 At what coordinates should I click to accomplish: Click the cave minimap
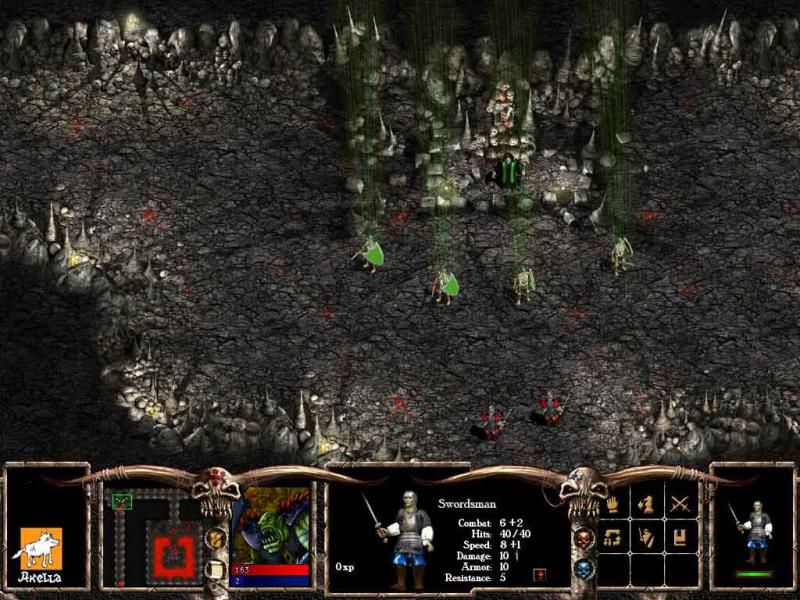click(153, 537)
